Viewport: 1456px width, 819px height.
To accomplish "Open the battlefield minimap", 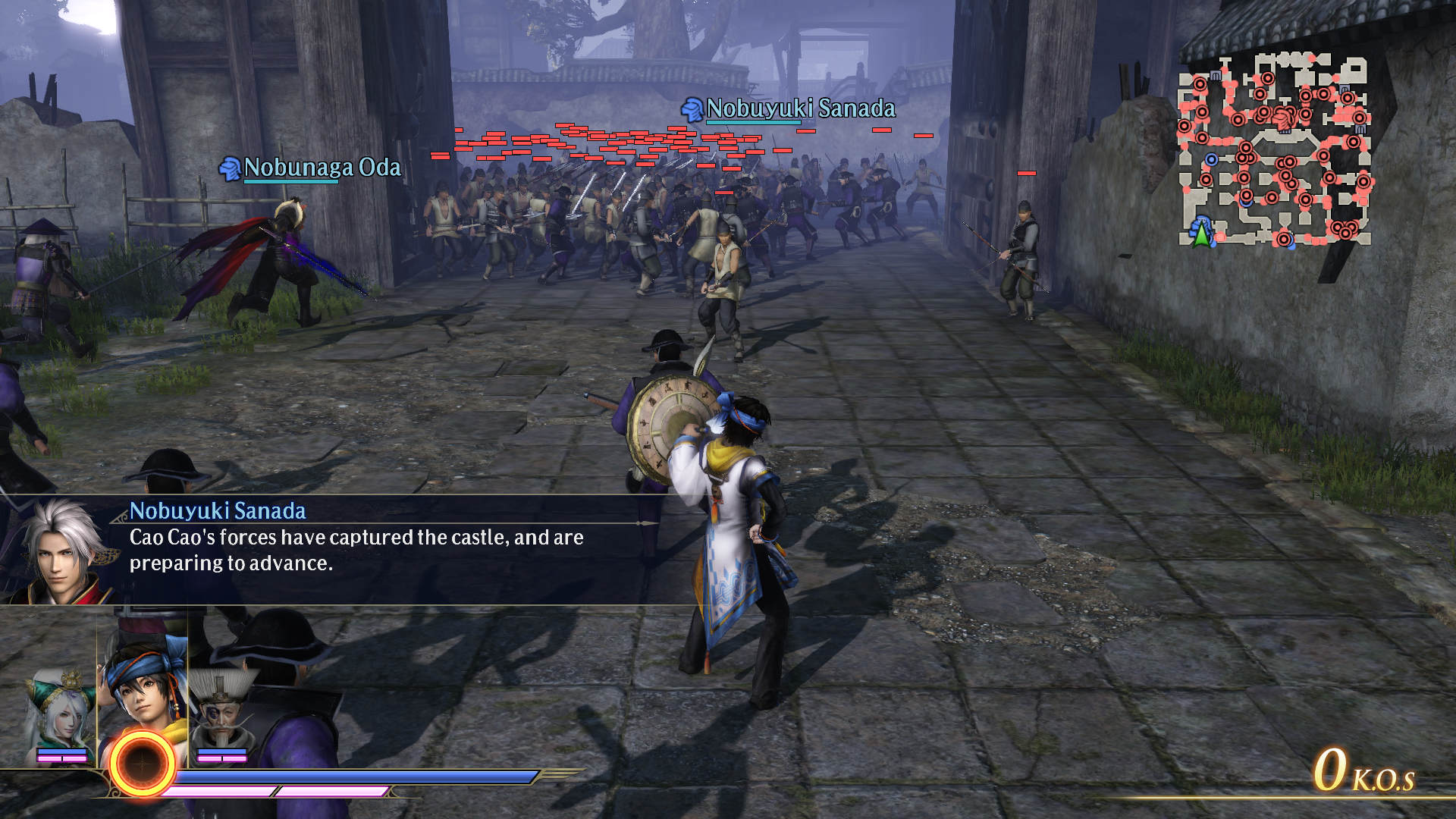I will [x=1274, y=150].
